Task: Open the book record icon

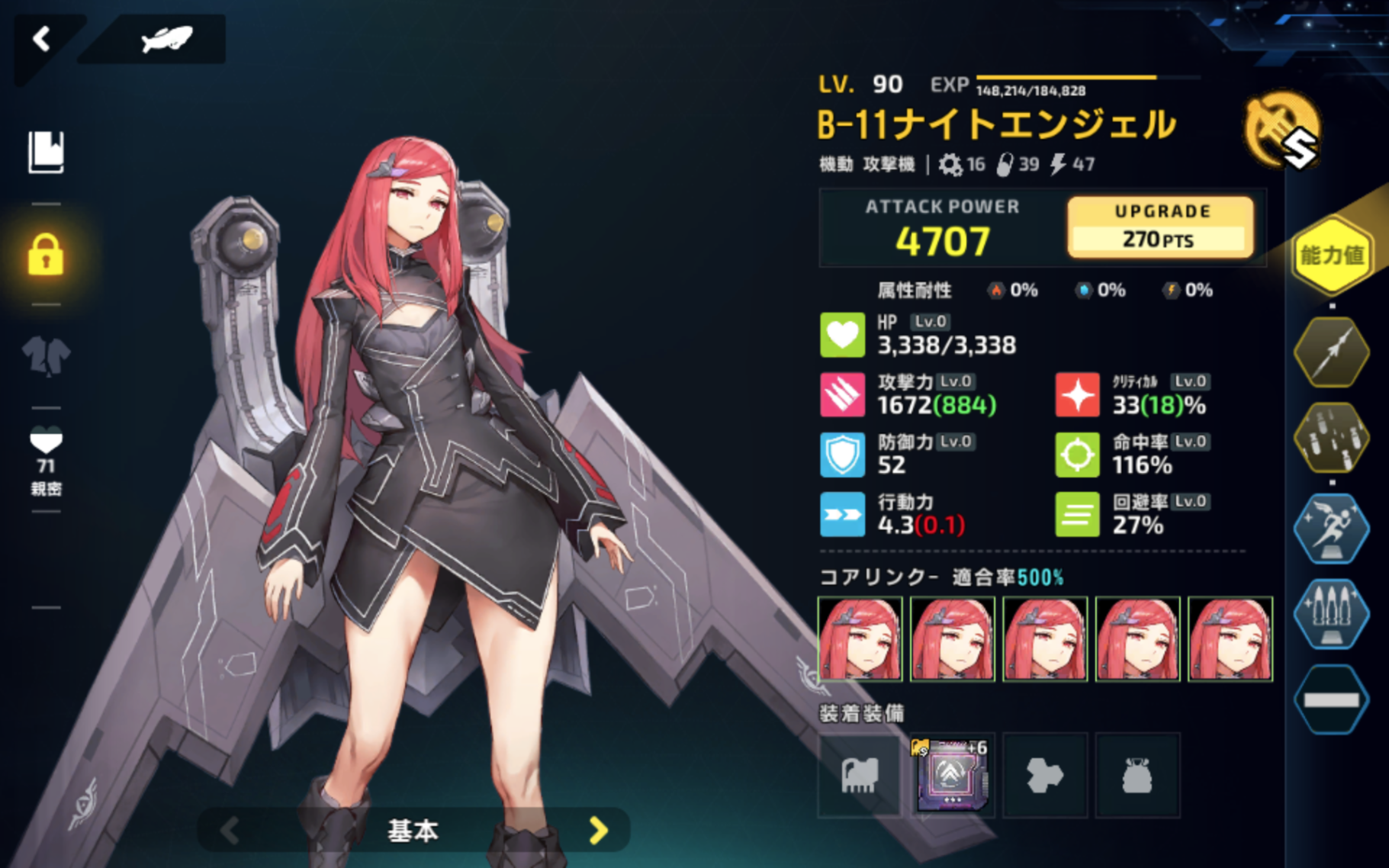Action: coord(46,152)
